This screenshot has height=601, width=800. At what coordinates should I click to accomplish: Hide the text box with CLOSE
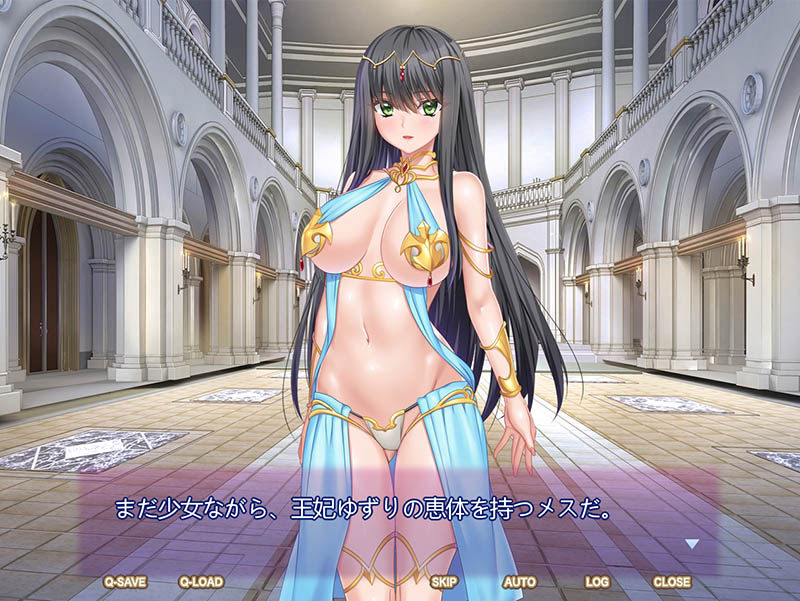tap(671, 581)
